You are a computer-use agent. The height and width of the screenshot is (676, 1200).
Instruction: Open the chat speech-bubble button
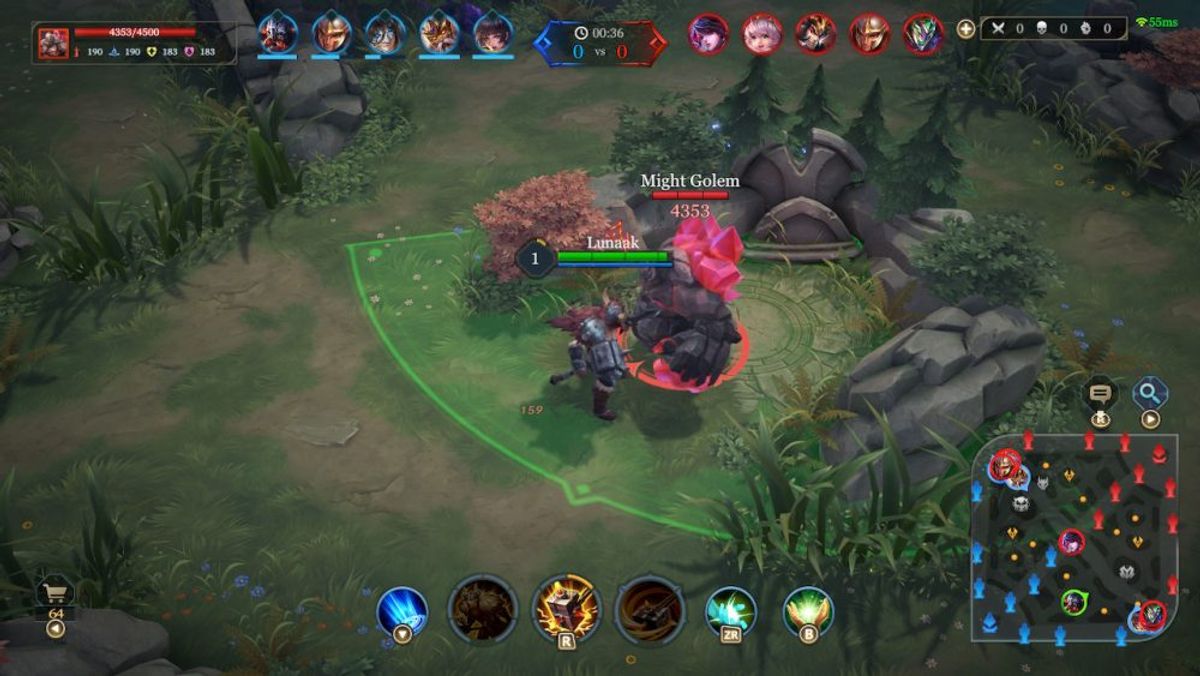pyautogui.click(x=1101, y=393)
